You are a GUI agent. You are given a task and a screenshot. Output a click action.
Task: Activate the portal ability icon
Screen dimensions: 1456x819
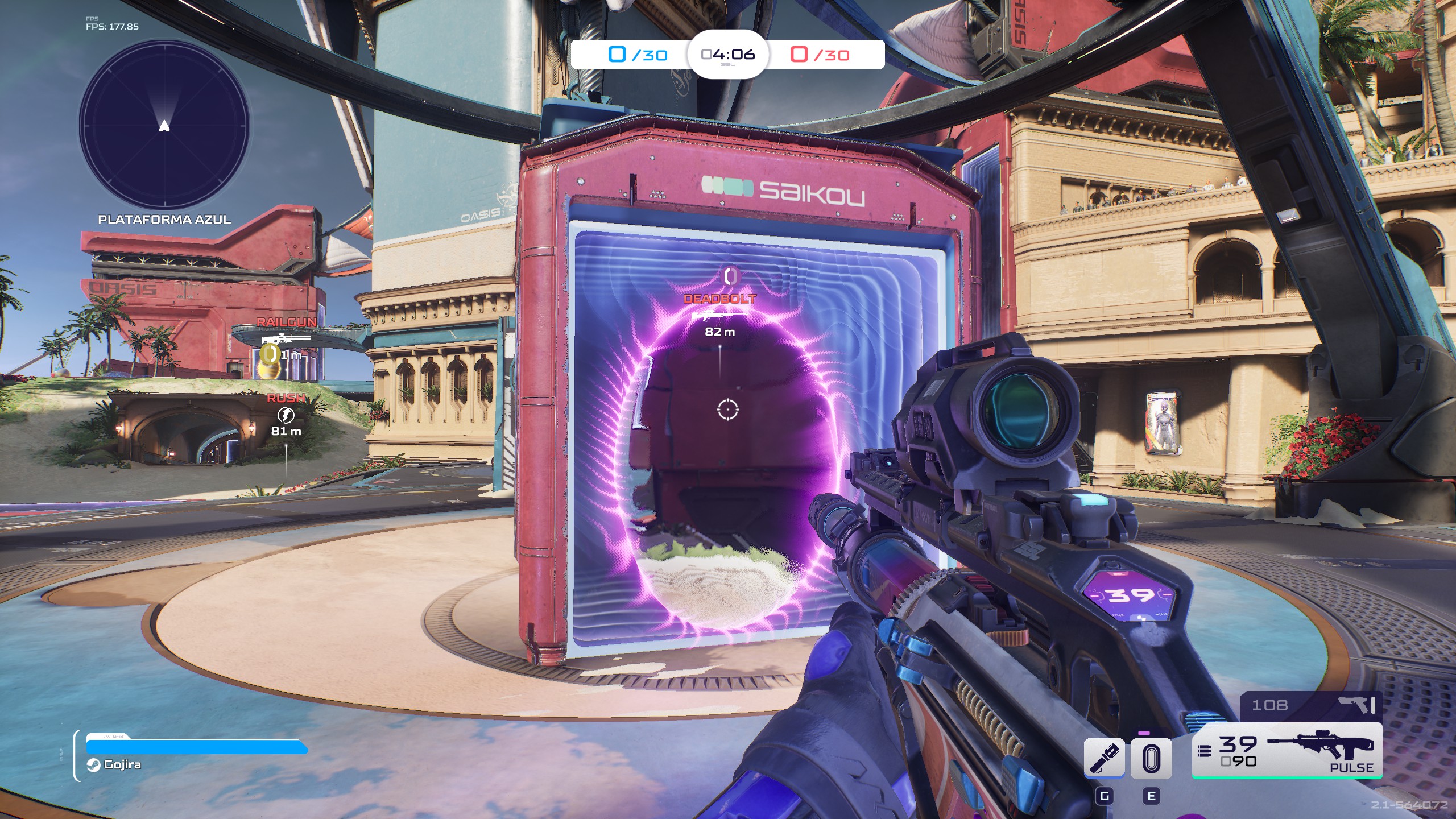pyautogui.click(x=1151, y=758)
